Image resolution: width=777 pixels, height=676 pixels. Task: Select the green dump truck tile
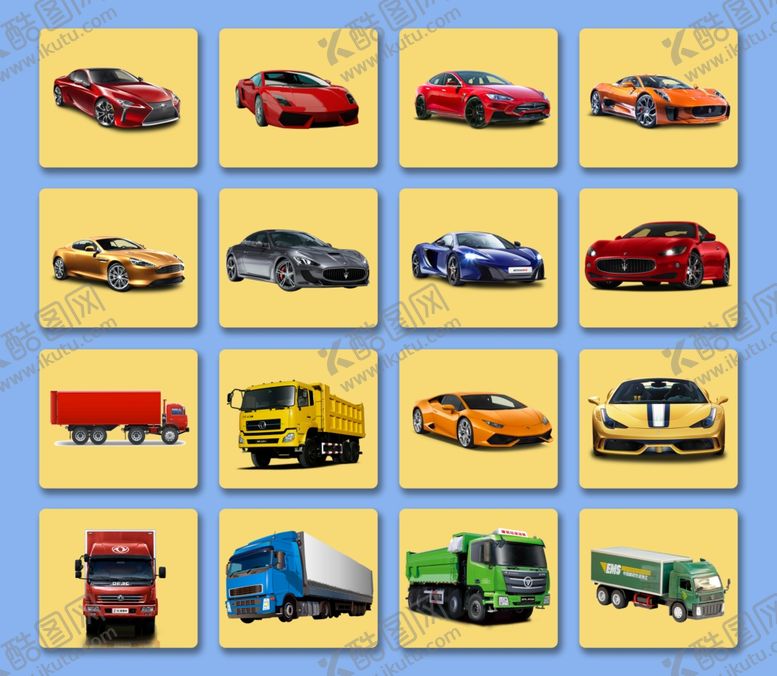click(478, 578)
